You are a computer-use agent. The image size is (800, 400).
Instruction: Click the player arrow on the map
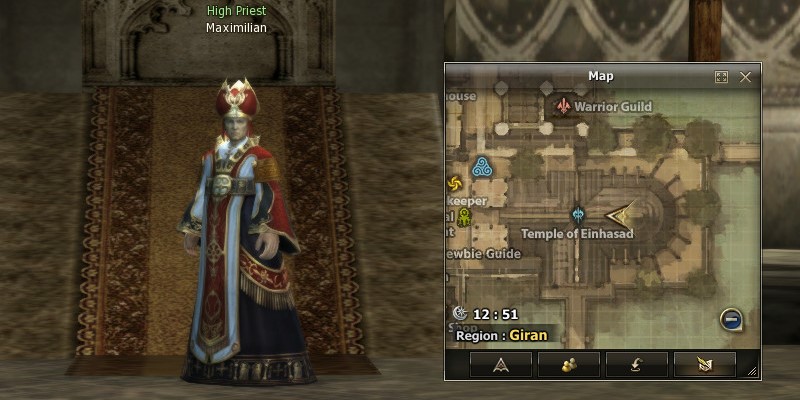[x=620, y=213]
